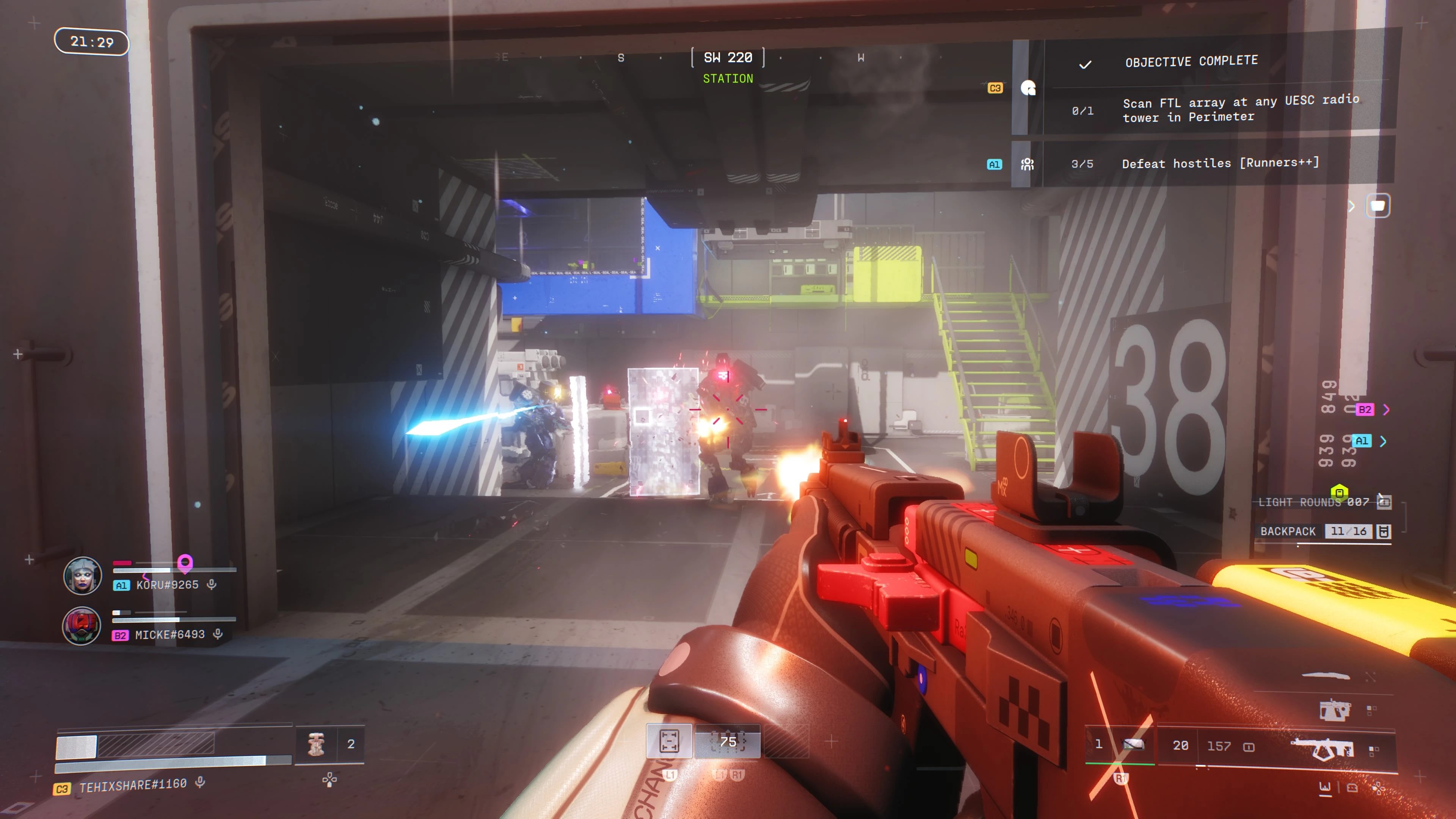1456x819 pixels.
Task: Select the Defeat hostiles objective
Action: pos(1219,163)
